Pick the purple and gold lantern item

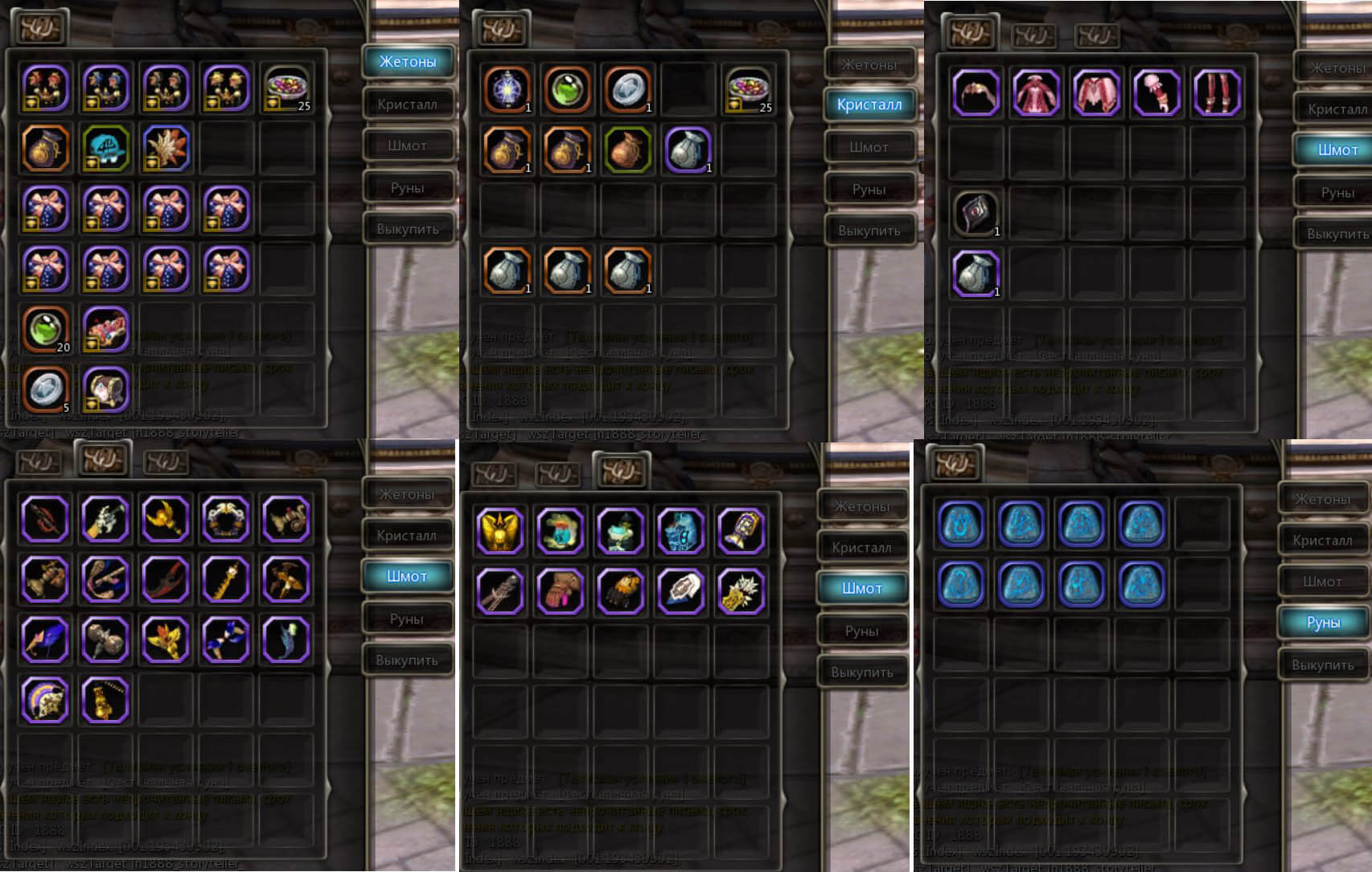741,530
